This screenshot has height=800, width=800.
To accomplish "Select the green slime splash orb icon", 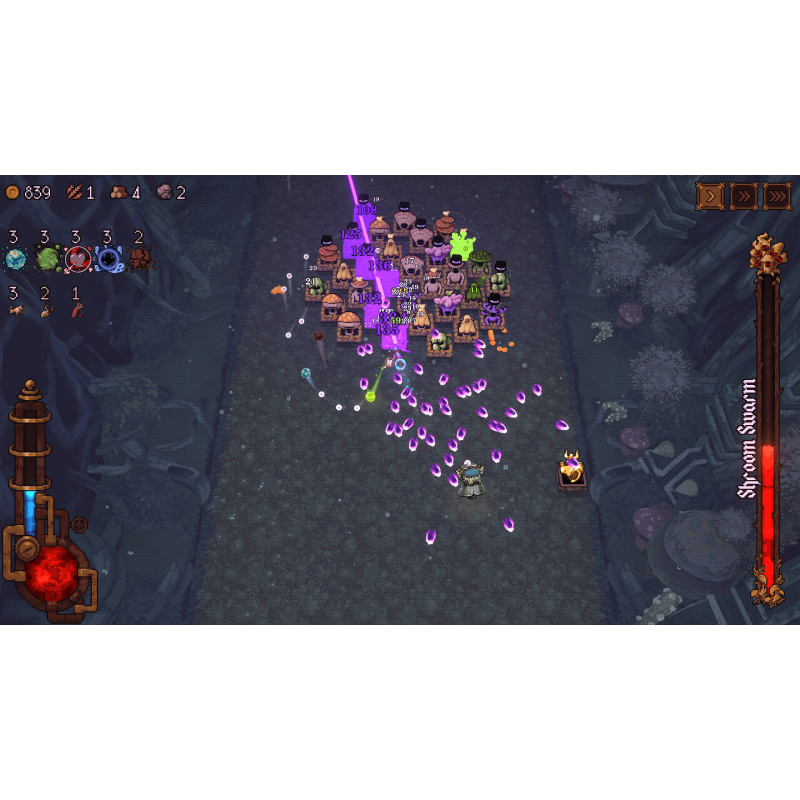I will [47, 260].
